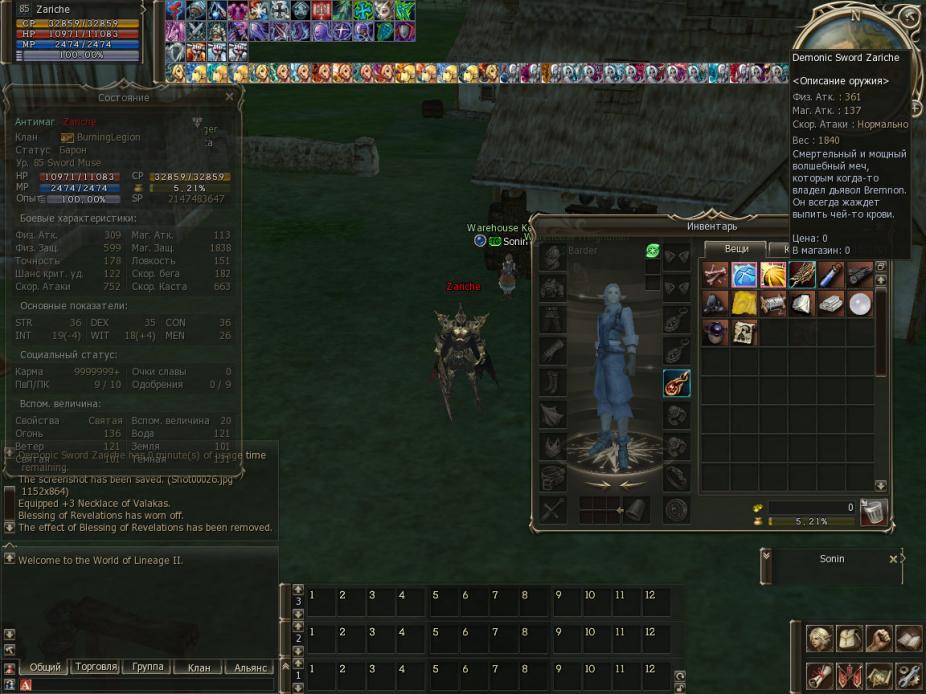The height and width of the screenshot is (694, 926).
Task: Switch chat to the Торговля tab
Action: 96,667
